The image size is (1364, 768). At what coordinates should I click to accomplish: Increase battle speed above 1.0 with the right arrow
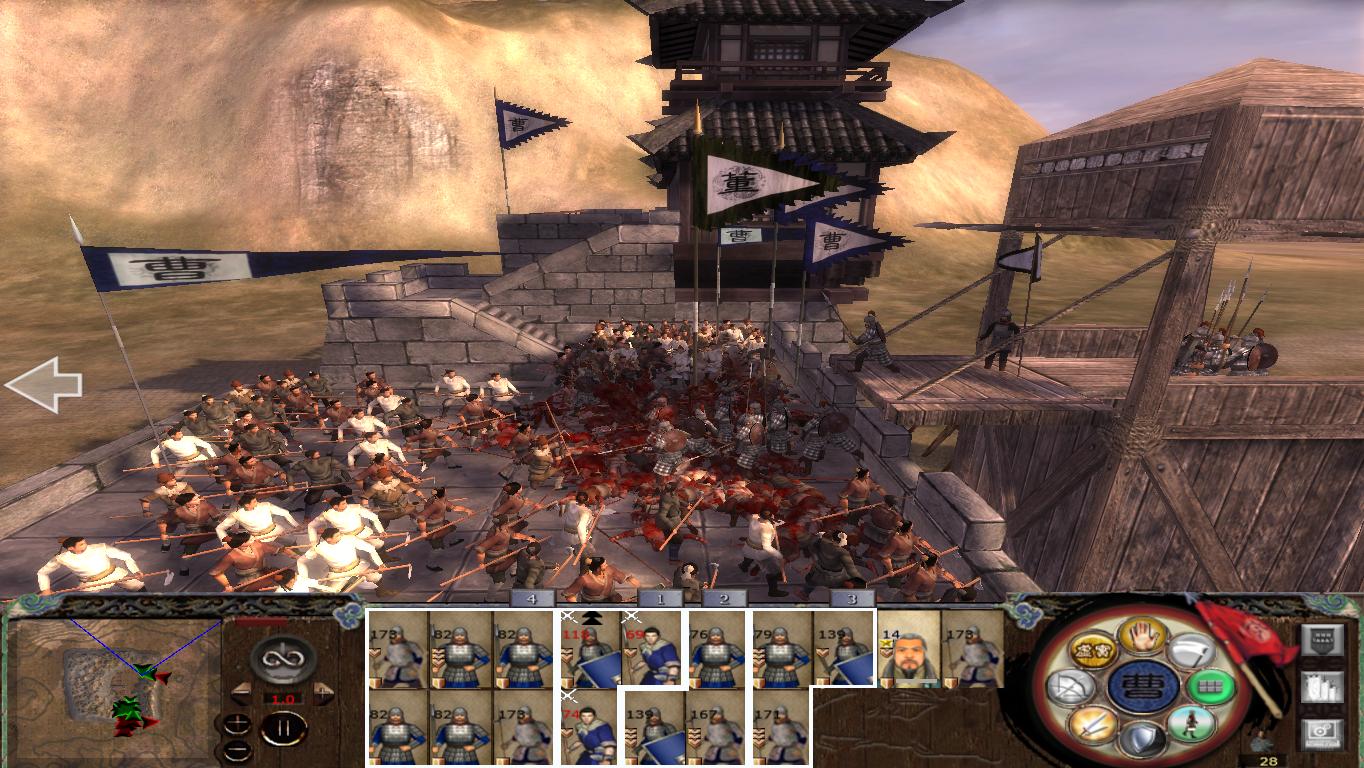coord(324,692)
